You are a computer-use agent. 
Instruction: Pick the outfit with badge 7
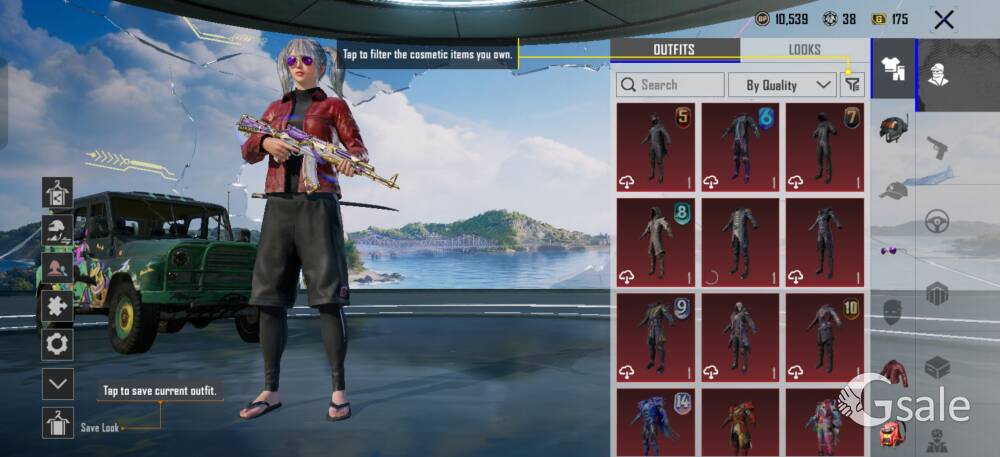(x=824, y=147)
